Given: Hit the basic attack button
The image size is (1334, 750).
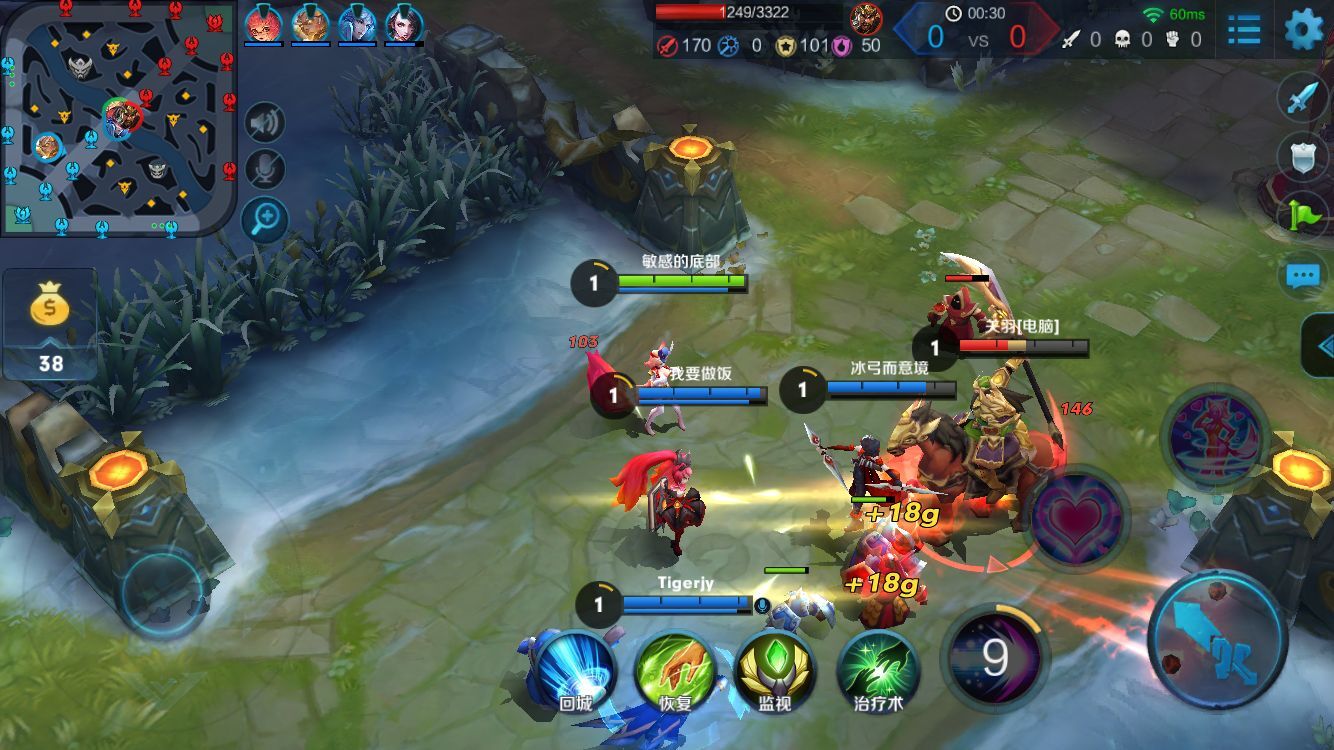Looking at the screenshot, I should click(1217, 640).
